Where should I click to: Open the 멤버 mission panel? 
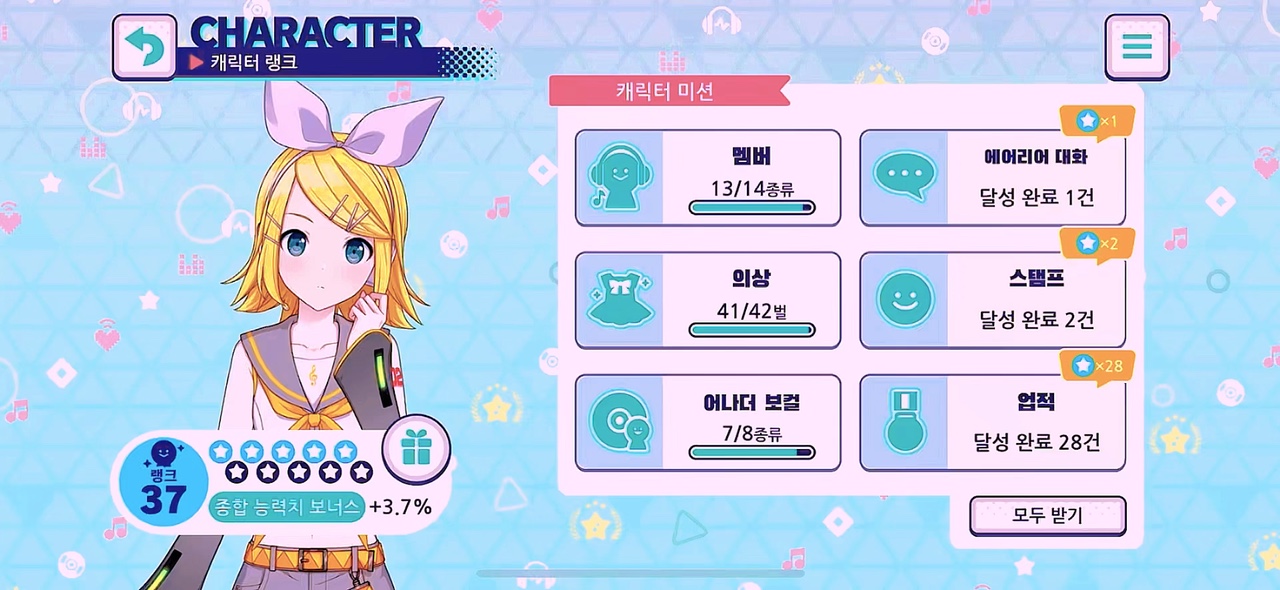707,178
